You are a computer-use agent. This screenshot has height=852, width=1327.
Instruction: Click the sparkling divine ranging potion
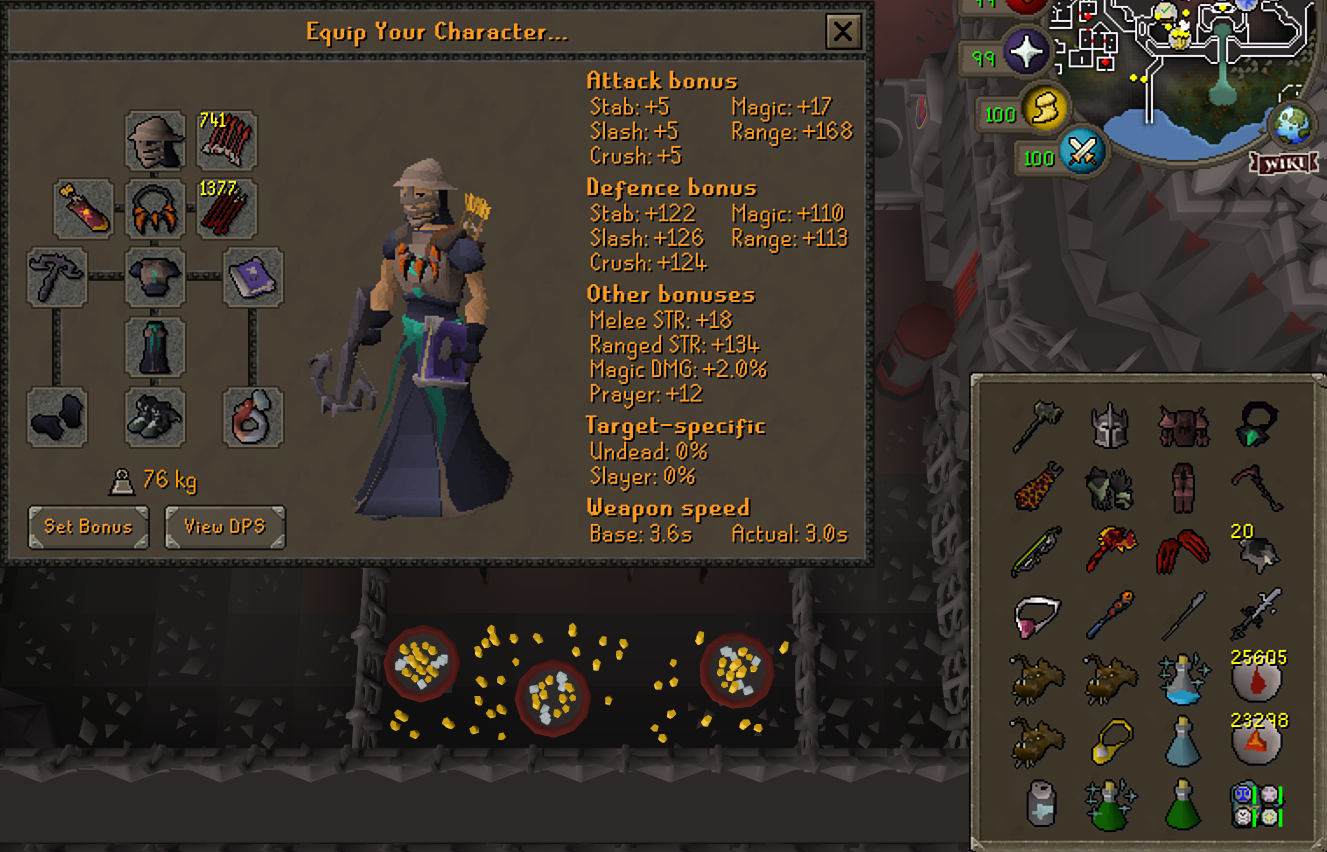pyautogui.click(x=1183, y=676)
